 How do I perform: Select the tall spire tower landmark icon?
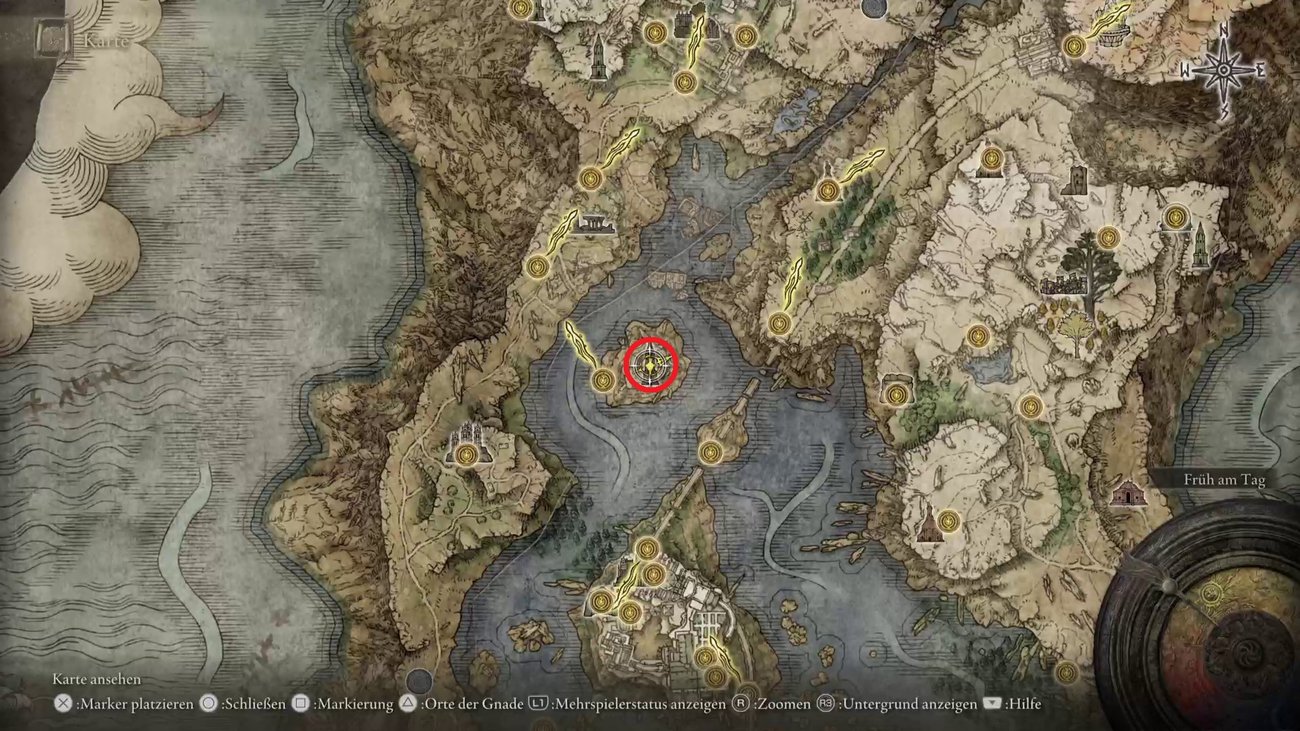1200,247
